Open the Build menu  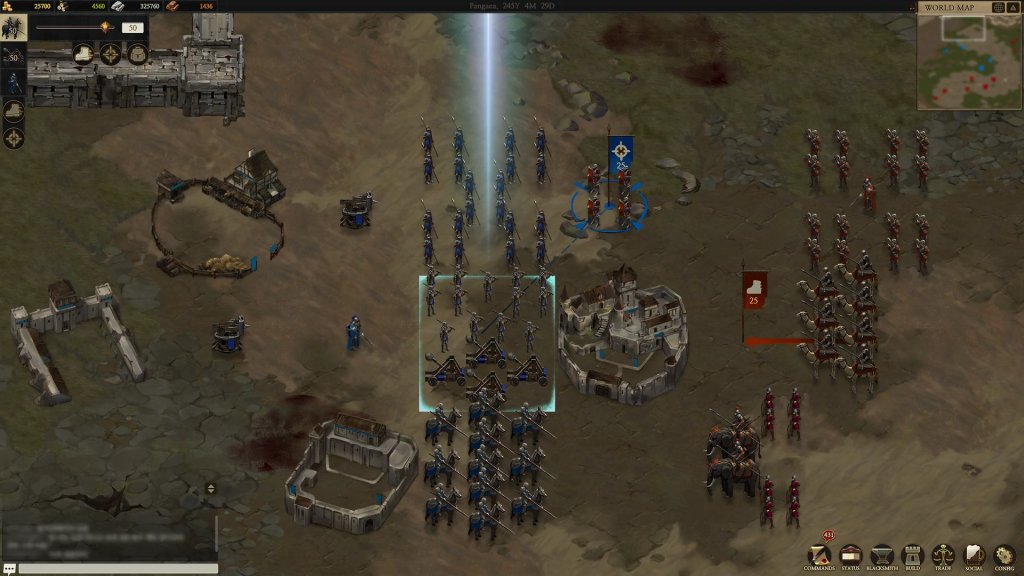912,555
